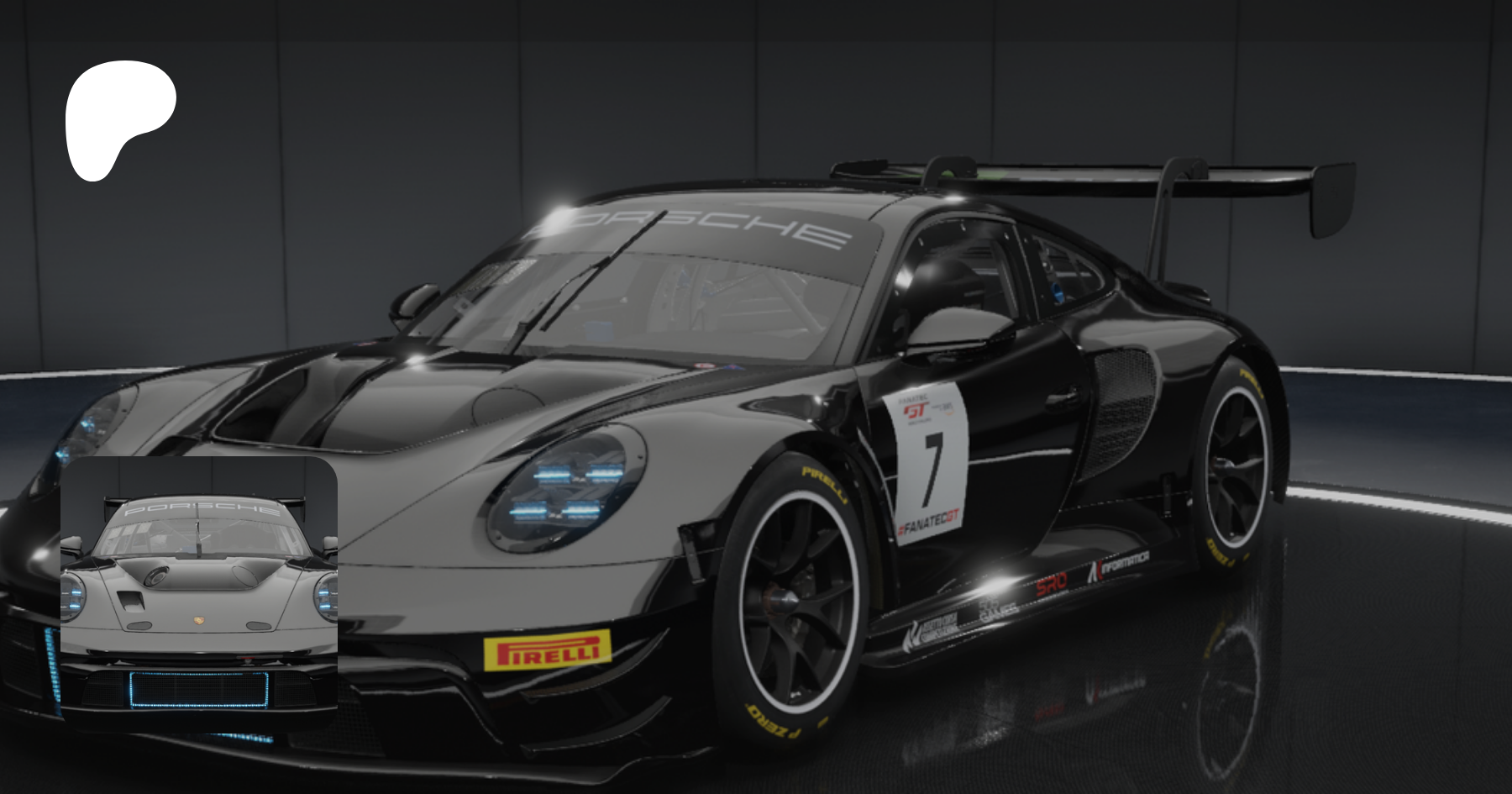This screenshot has width=1512, height=794.
Task: Click the white Patreon logo
Action: pos(118,118)
